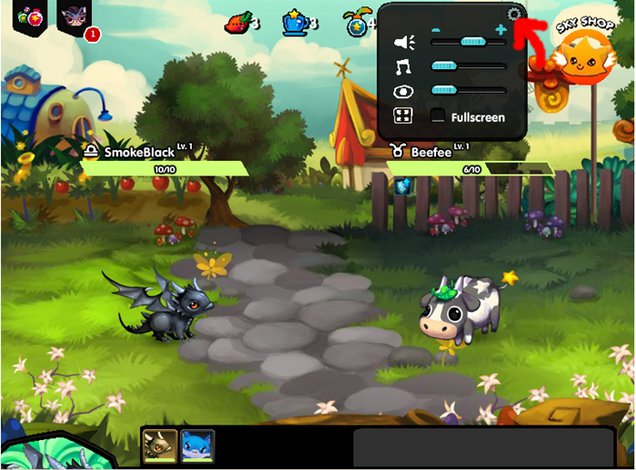Image resolution: width=636 pixels, height=470 pixels.
Task: Open the potion items banner
Action: 23,16
